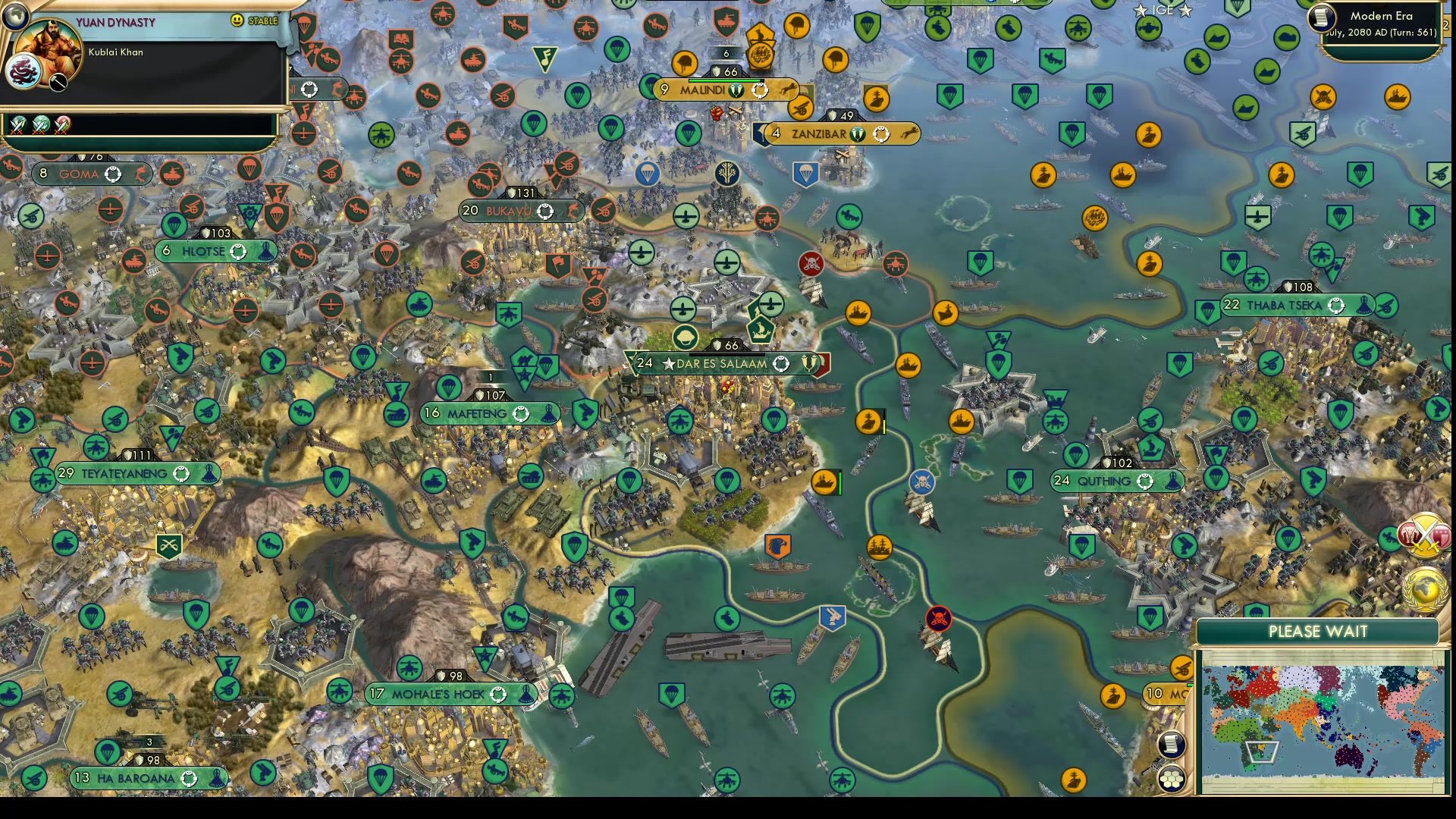Click the hammer icon below the leader portrait
1456x819 pixels.
[58, 82]
